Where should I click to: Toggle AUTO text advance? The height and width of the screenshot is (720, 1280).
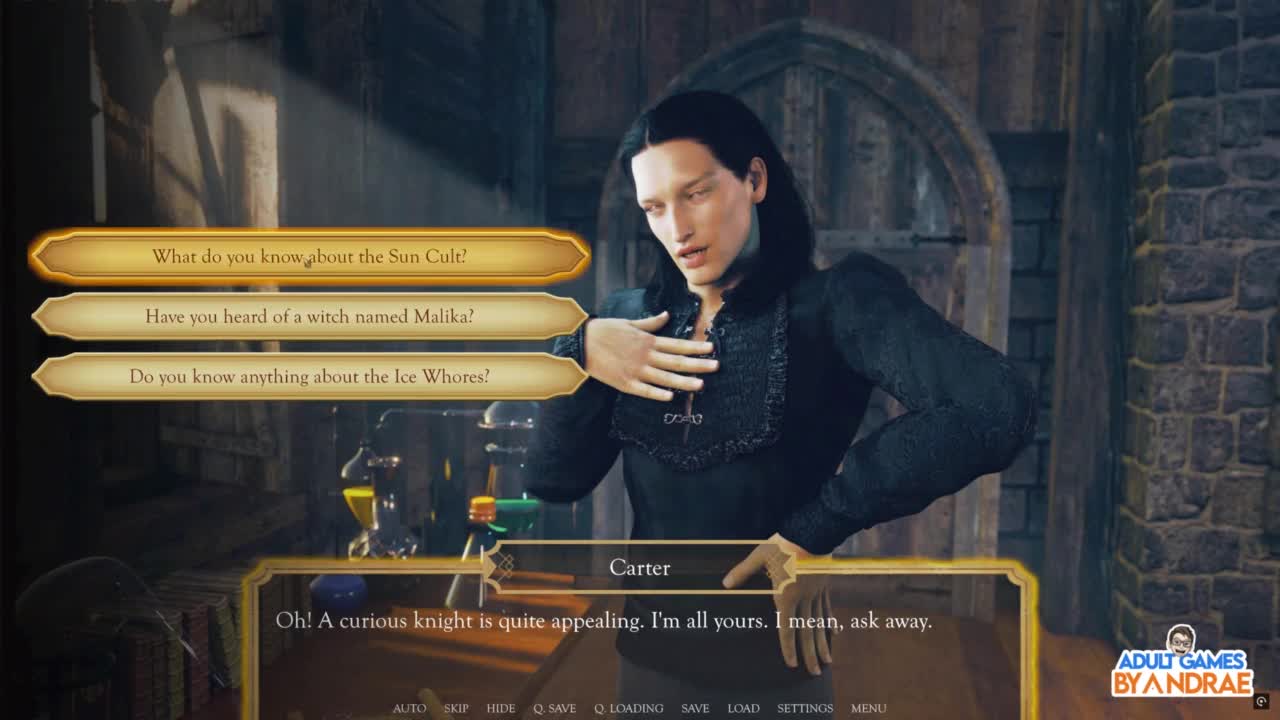[409, 708]
